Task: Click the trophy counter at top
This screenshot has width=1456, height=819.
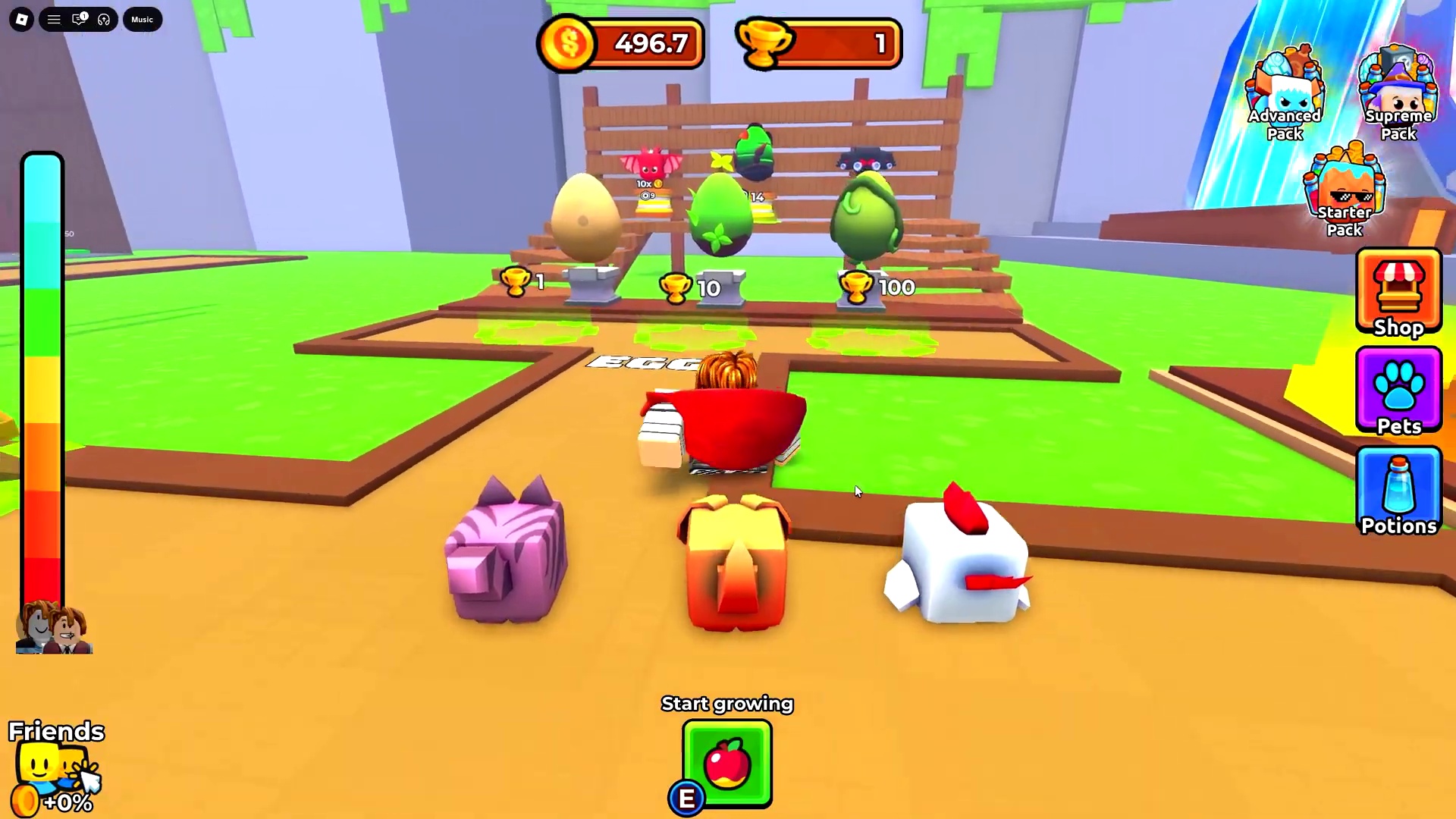Action: click(x=817, y=43)
